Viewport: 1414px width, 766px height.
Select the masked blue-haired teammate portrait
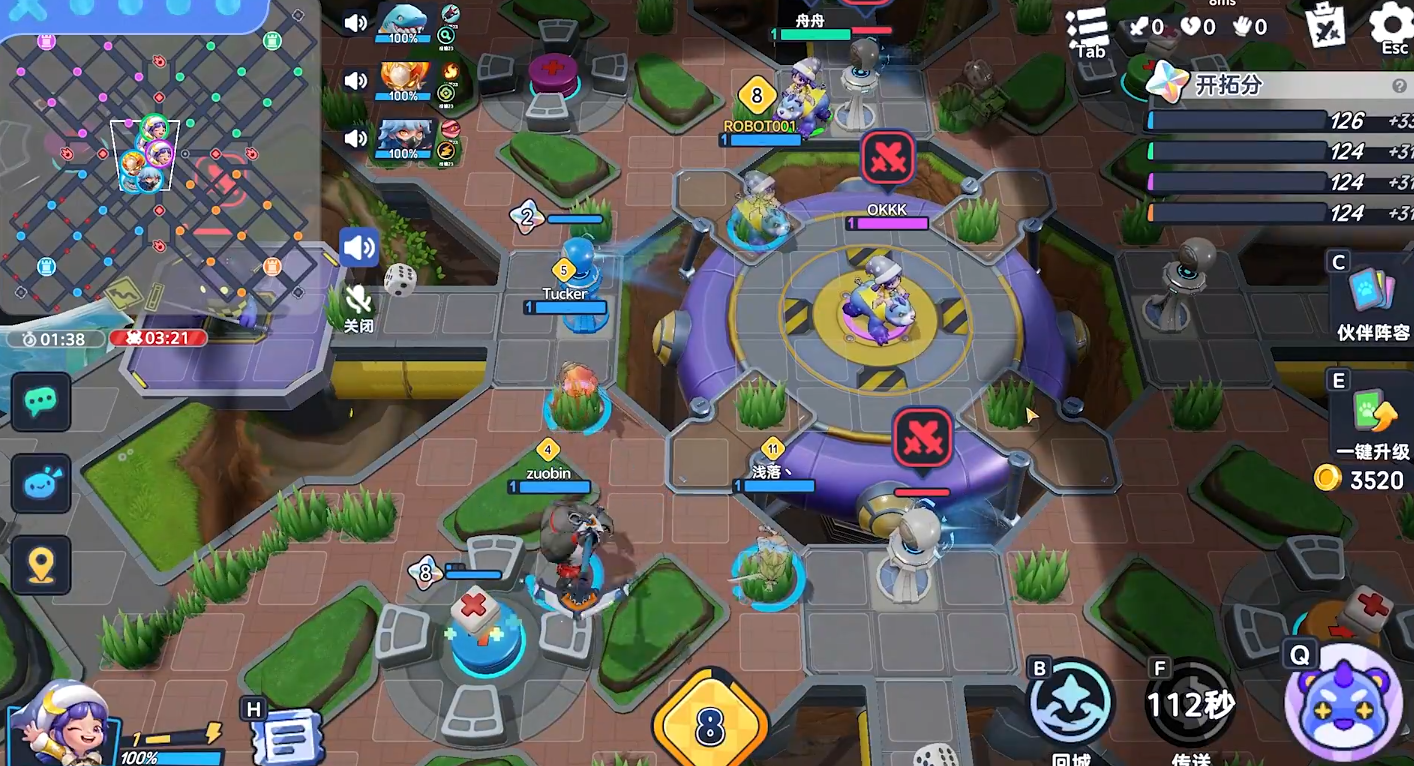pos(403,139)
